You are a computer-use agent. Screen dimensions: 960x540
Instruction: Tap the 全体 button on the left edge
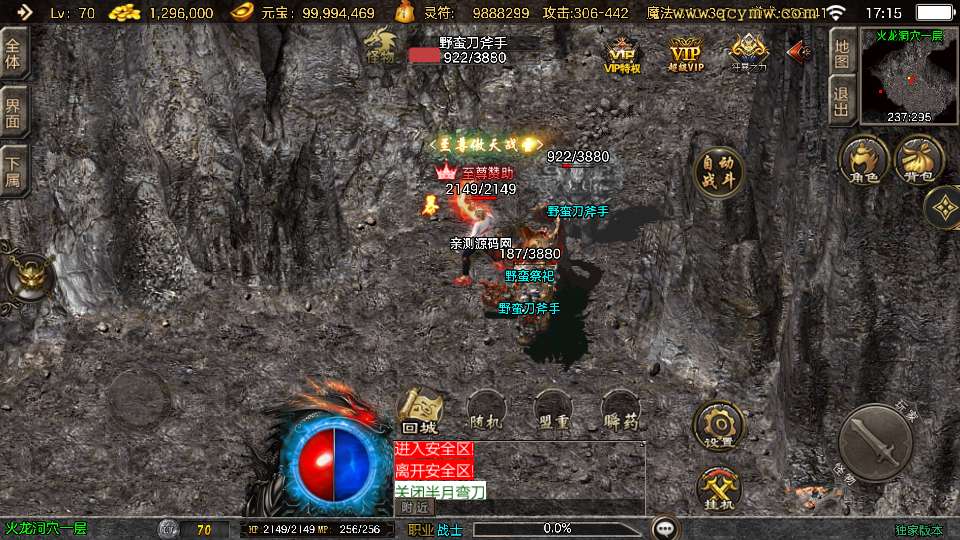[14, 54]
